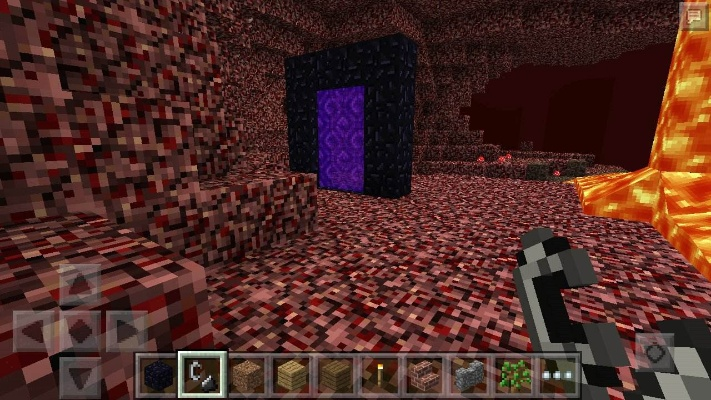Tap the D-pad right arrow
Viewport: 711px width, 400px height.
coord(127,328)
